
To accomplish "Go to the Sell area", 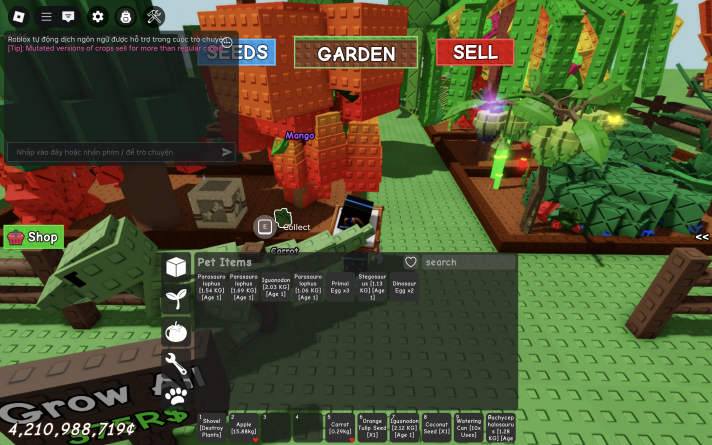I will pyautogui.click(x=474, y=52).
